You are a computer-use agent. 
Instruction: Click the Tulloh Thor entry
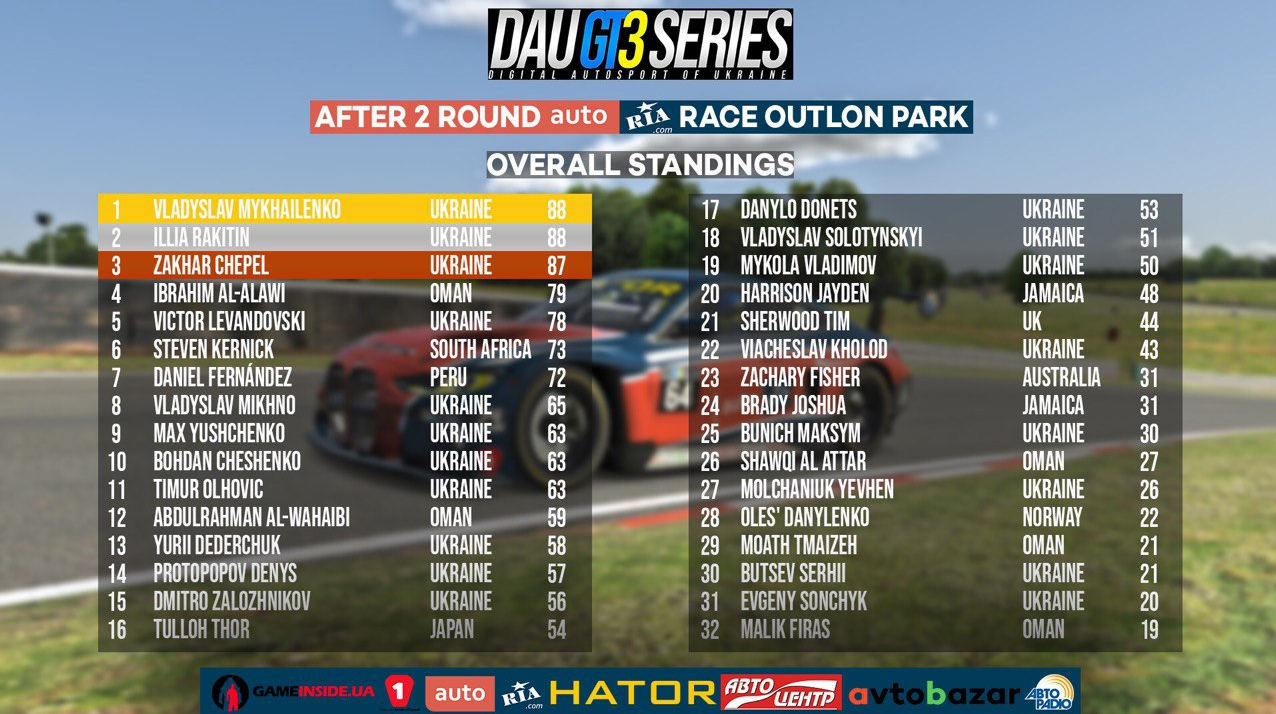pos(344,629)
